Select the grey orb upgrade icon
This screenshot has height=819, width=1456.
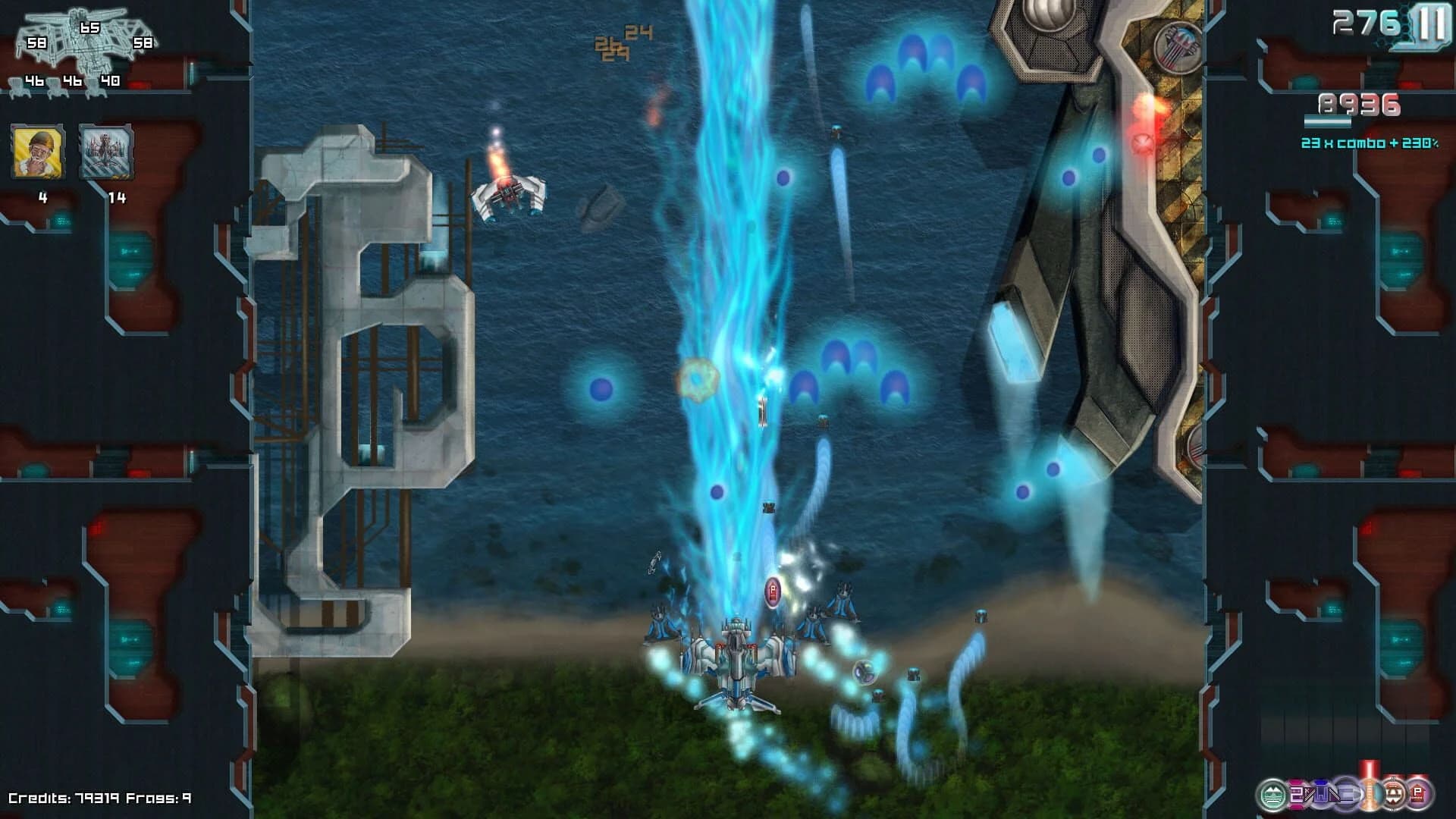click(x=1347, y=792)
